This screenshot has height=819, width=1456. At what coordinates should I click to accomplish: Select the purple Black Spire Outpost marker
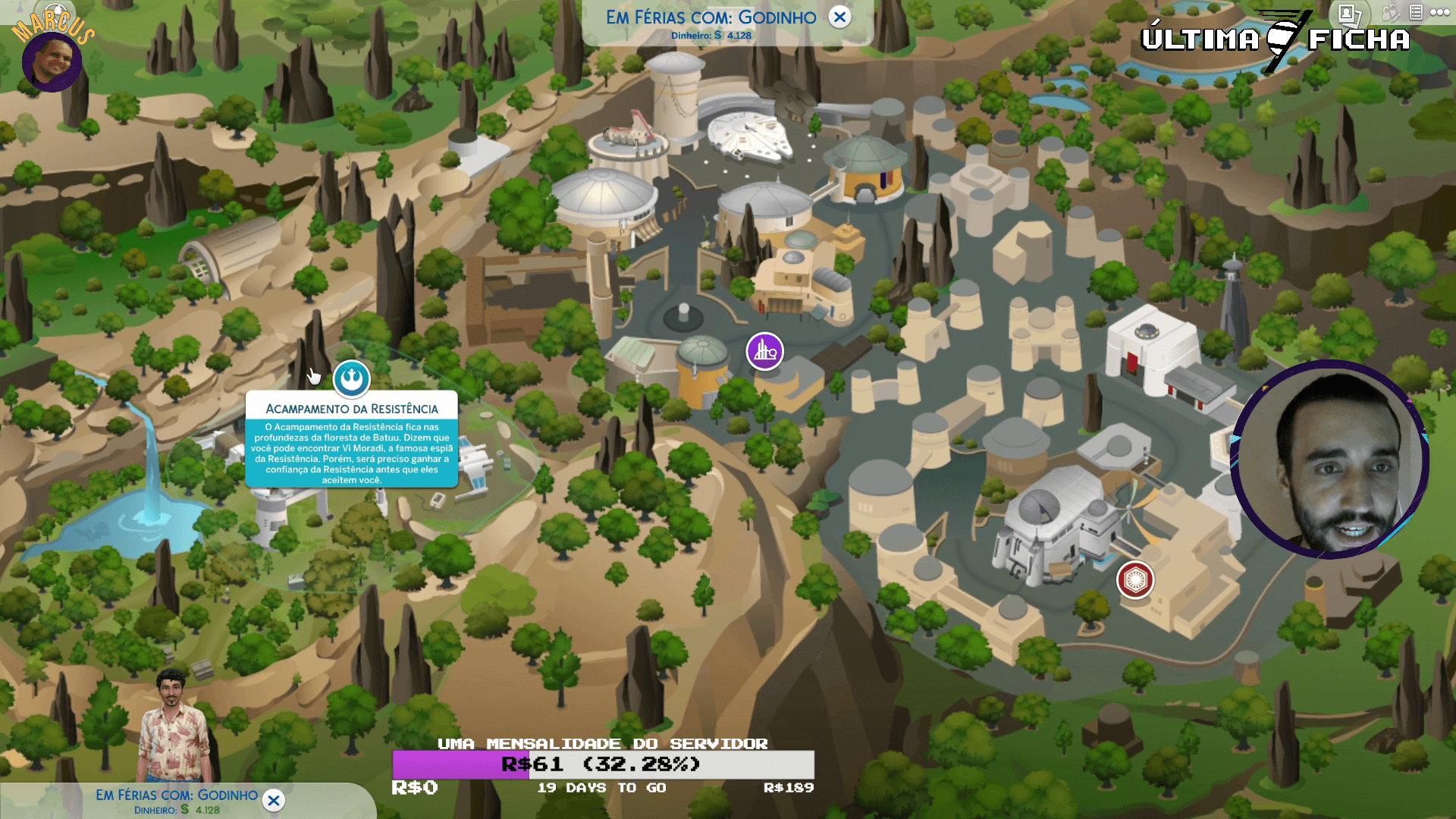[x=764, y=351]
